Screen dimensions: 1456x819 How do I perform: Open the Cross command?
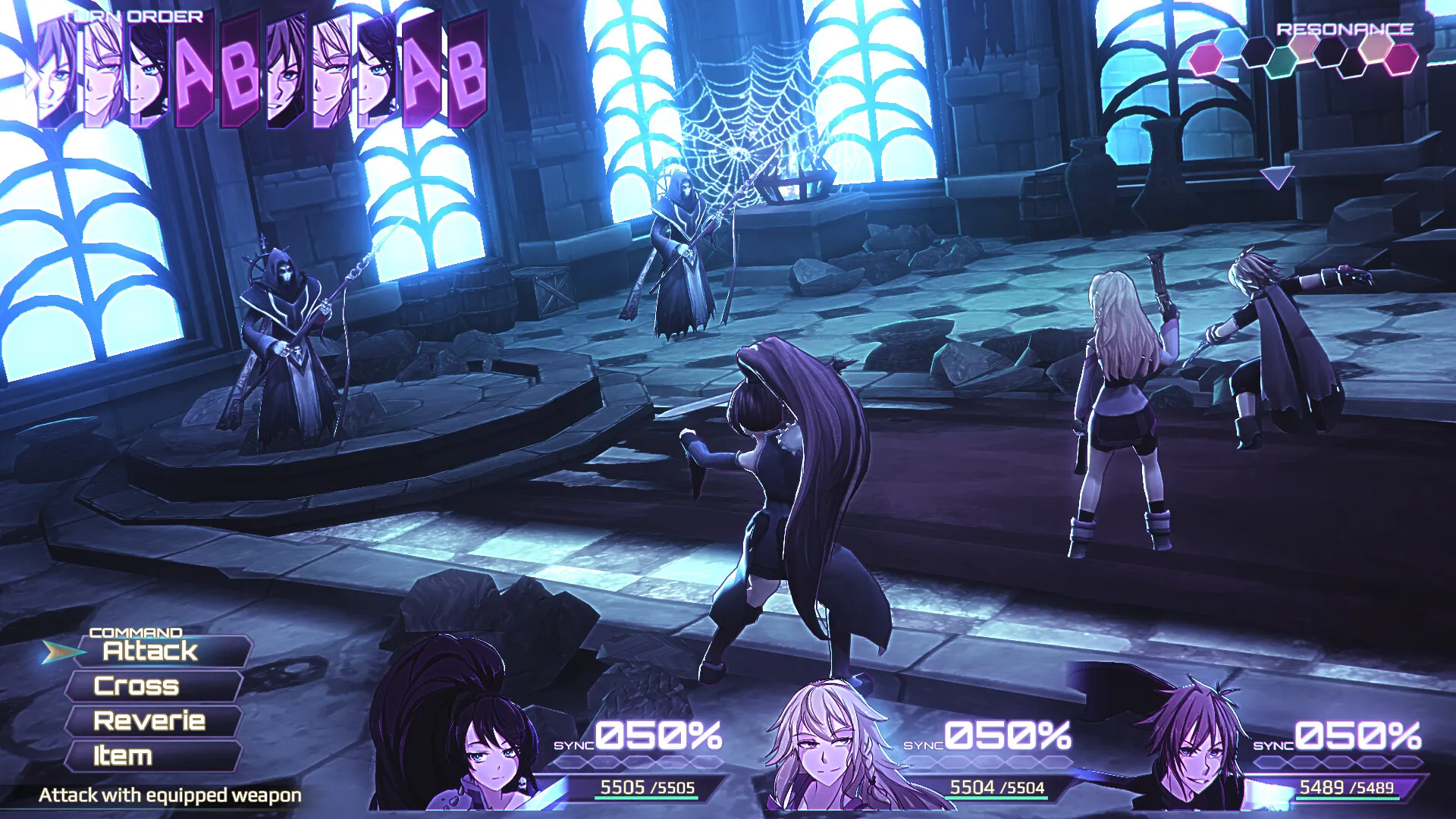(x=137, y=687)
